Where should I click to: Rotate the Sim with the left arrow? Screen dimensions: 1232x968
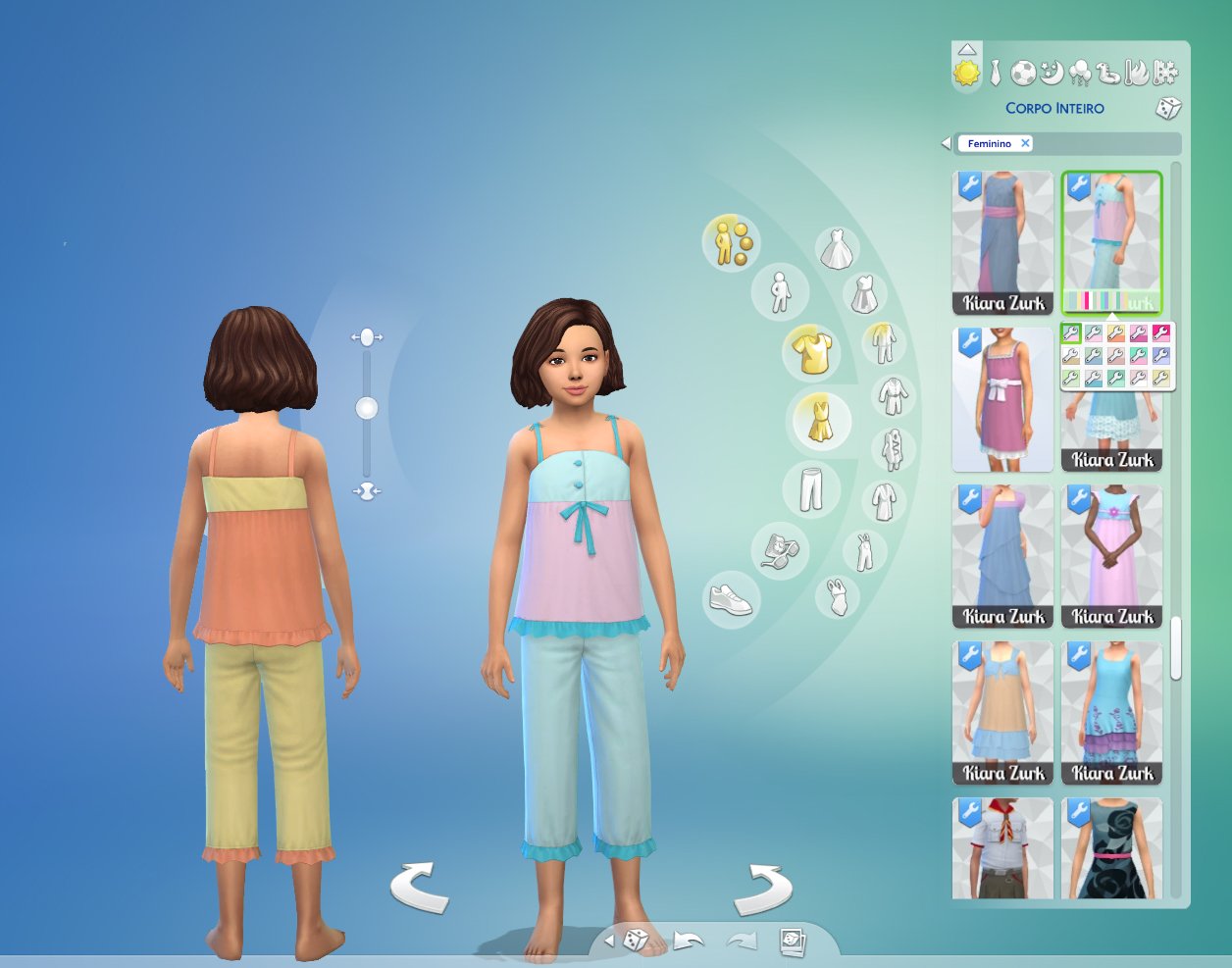420,886
